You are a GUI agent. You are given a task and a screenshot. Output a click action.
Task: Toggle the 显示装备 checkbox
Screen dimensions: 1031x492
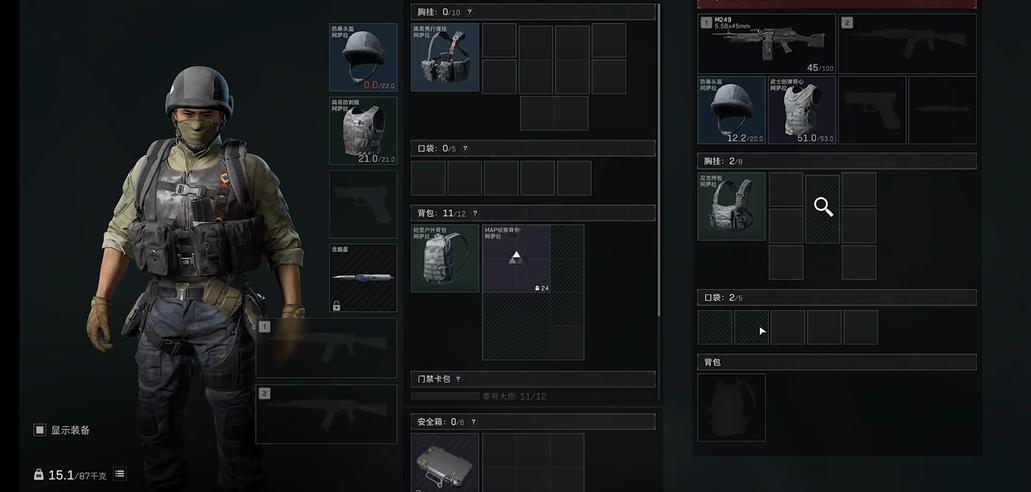tap(40, 430)
